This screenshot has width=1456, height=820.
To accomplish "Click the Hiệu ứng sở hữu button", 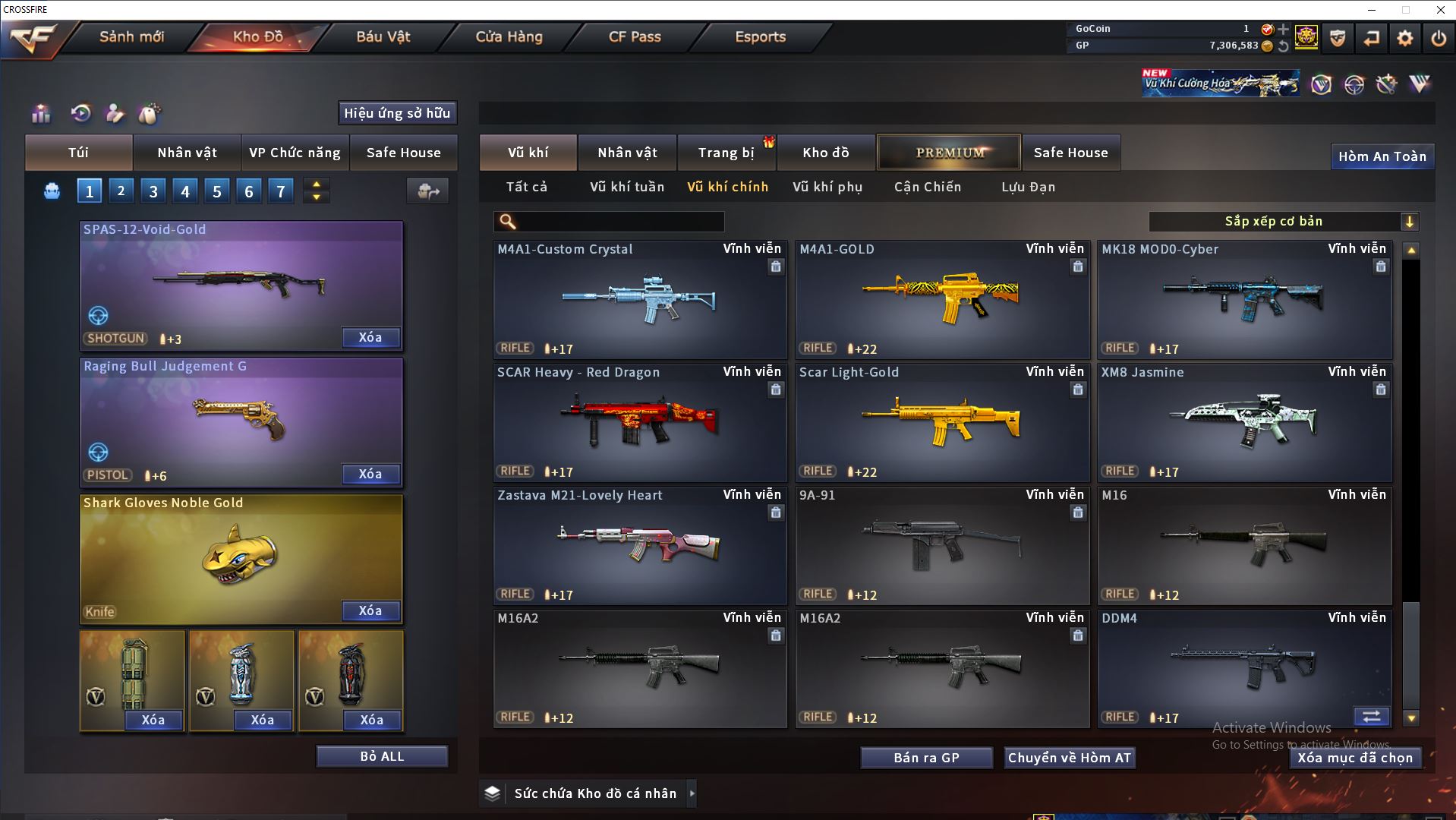I will point(397,113).
